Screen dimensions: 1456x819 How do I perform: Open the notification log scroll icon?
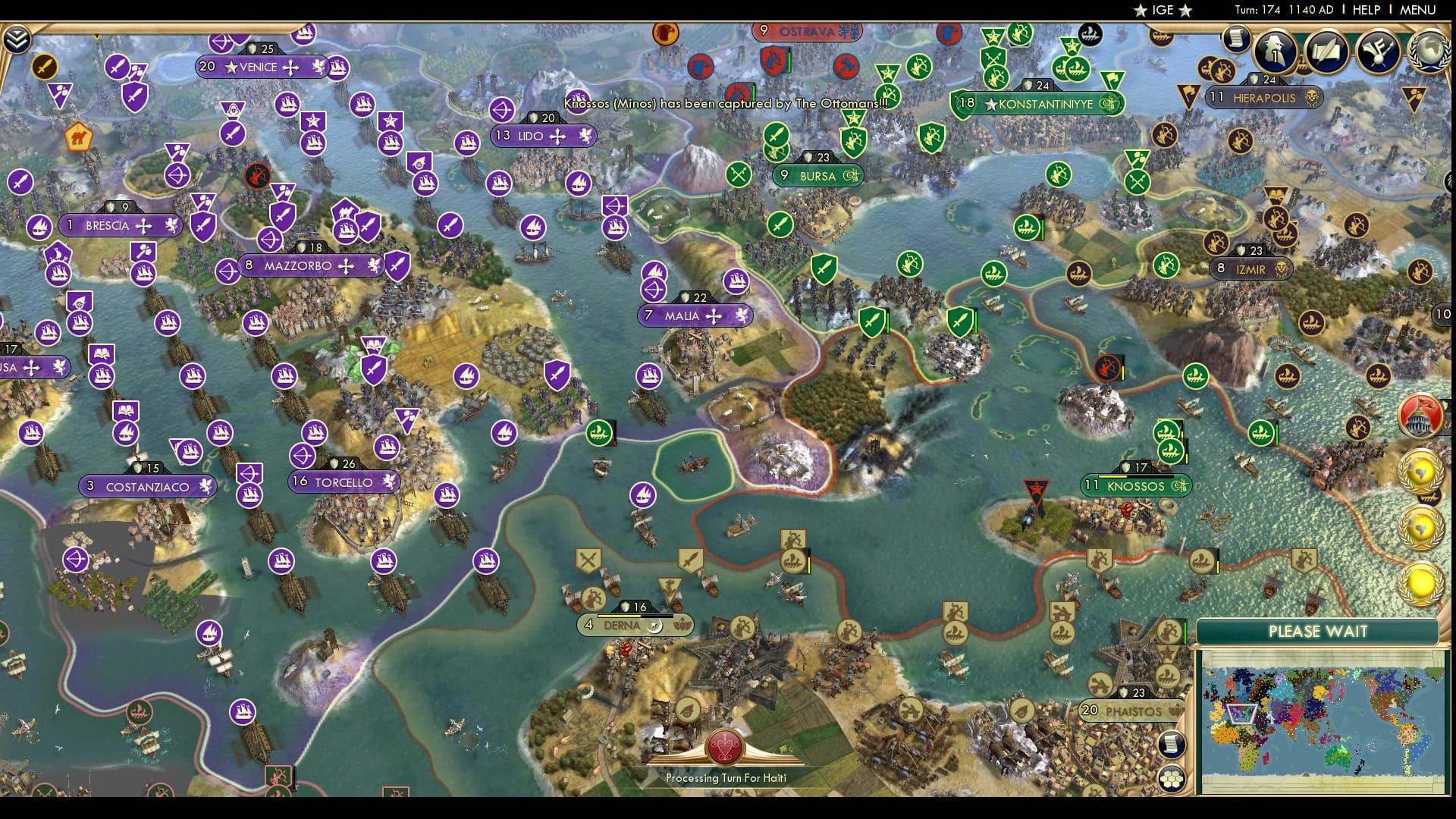coord(1238,36)
